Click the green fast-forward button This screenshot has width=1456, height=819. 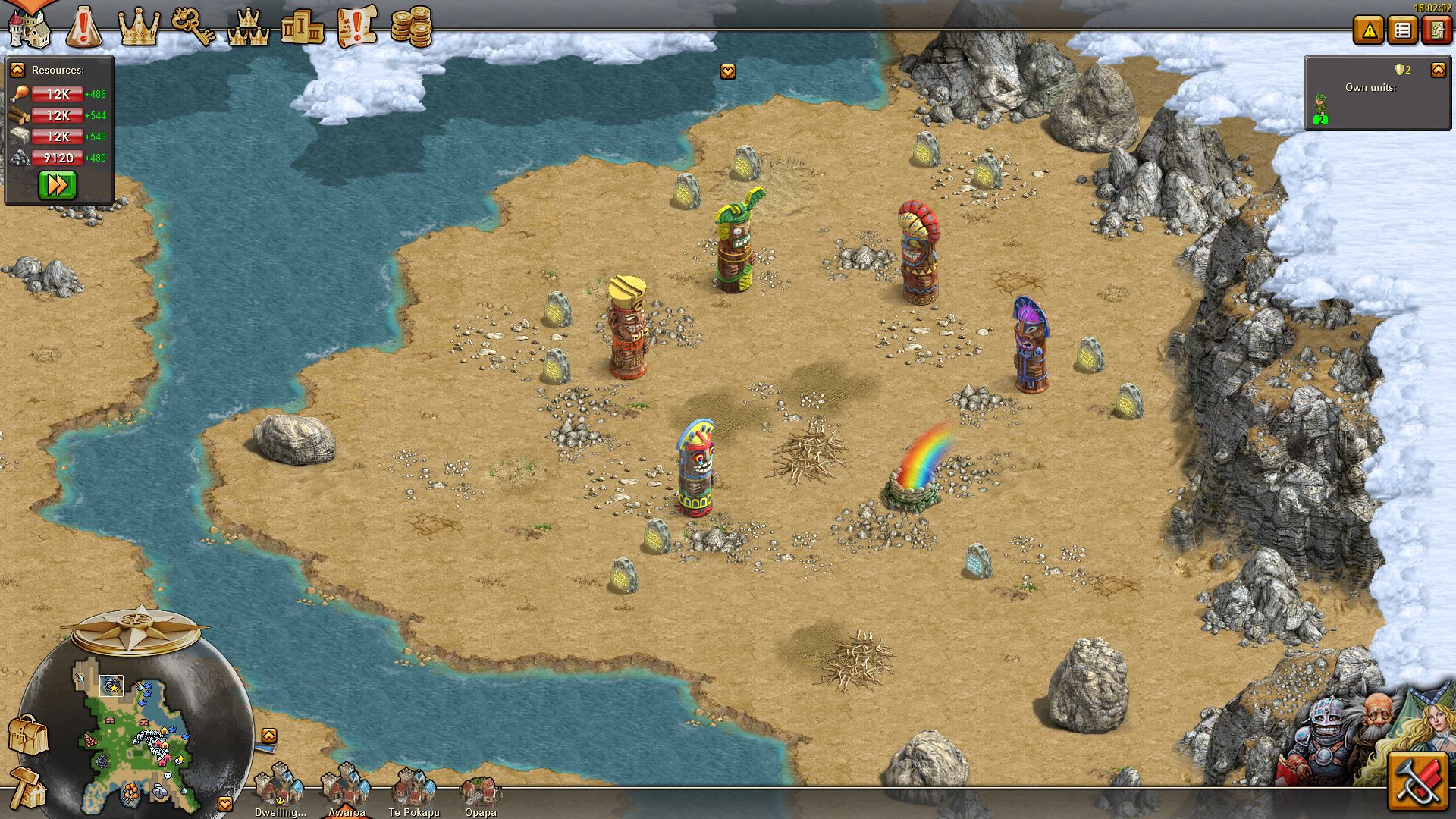[58, 185]
